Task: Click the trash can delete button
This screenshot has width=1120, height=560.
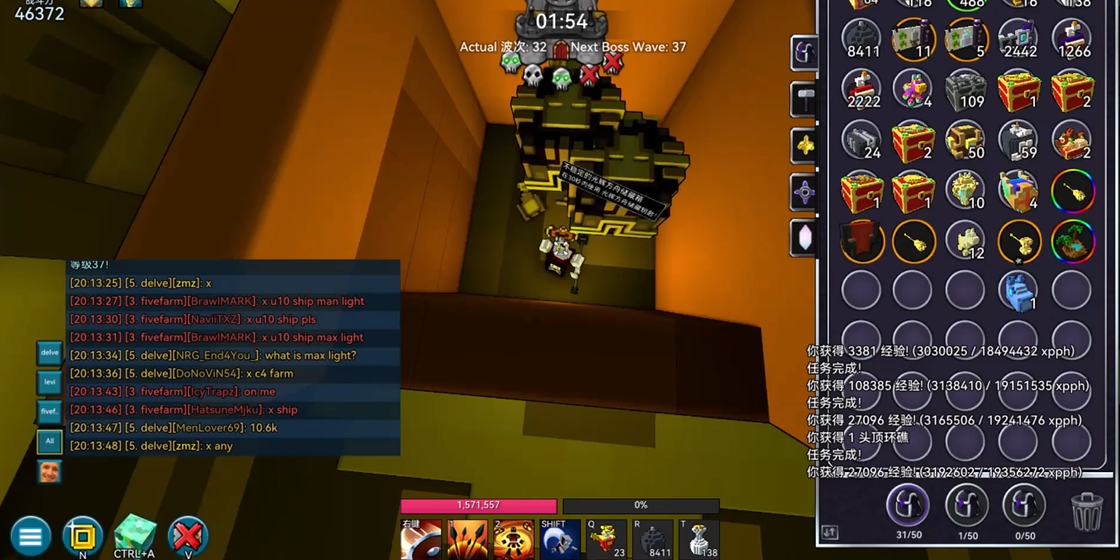Action: pyautogui.click(x=1087, y=511)
